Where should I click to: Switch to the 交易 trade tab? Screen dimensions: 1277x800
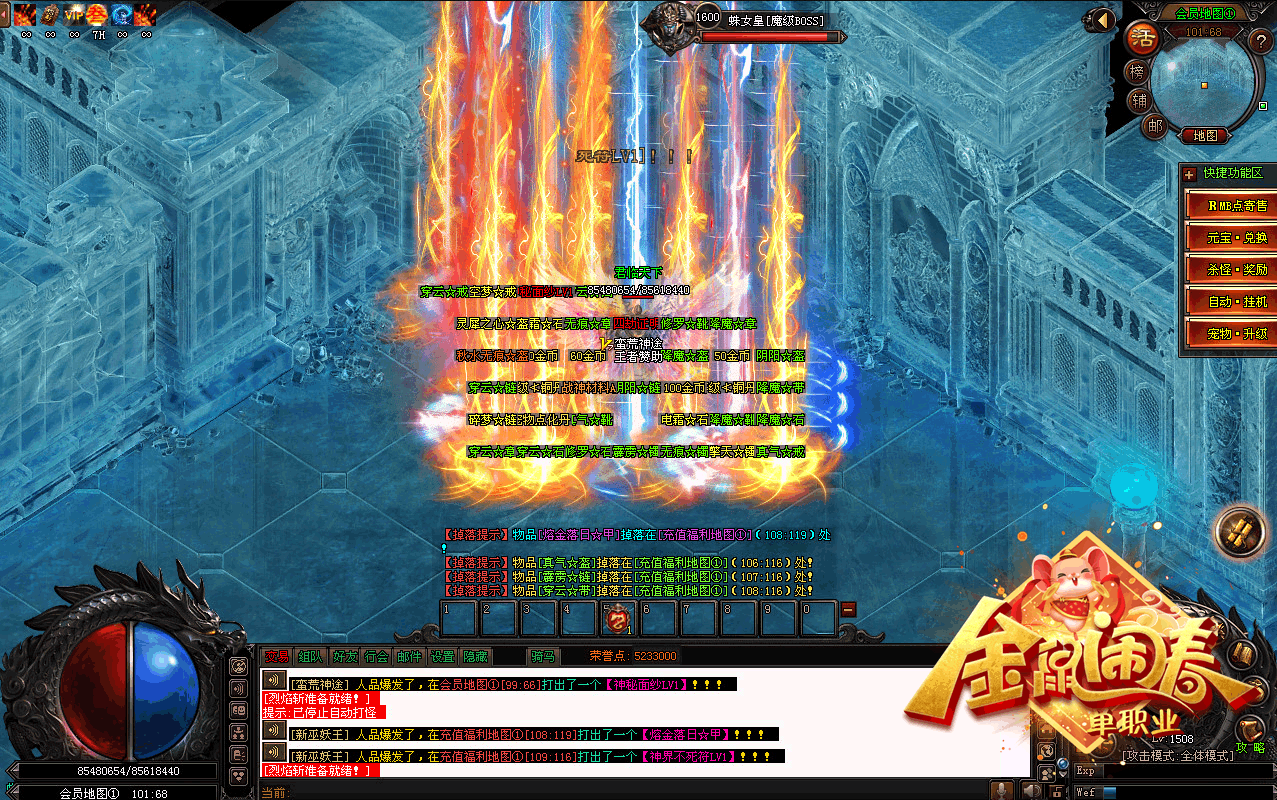[276, 656]
